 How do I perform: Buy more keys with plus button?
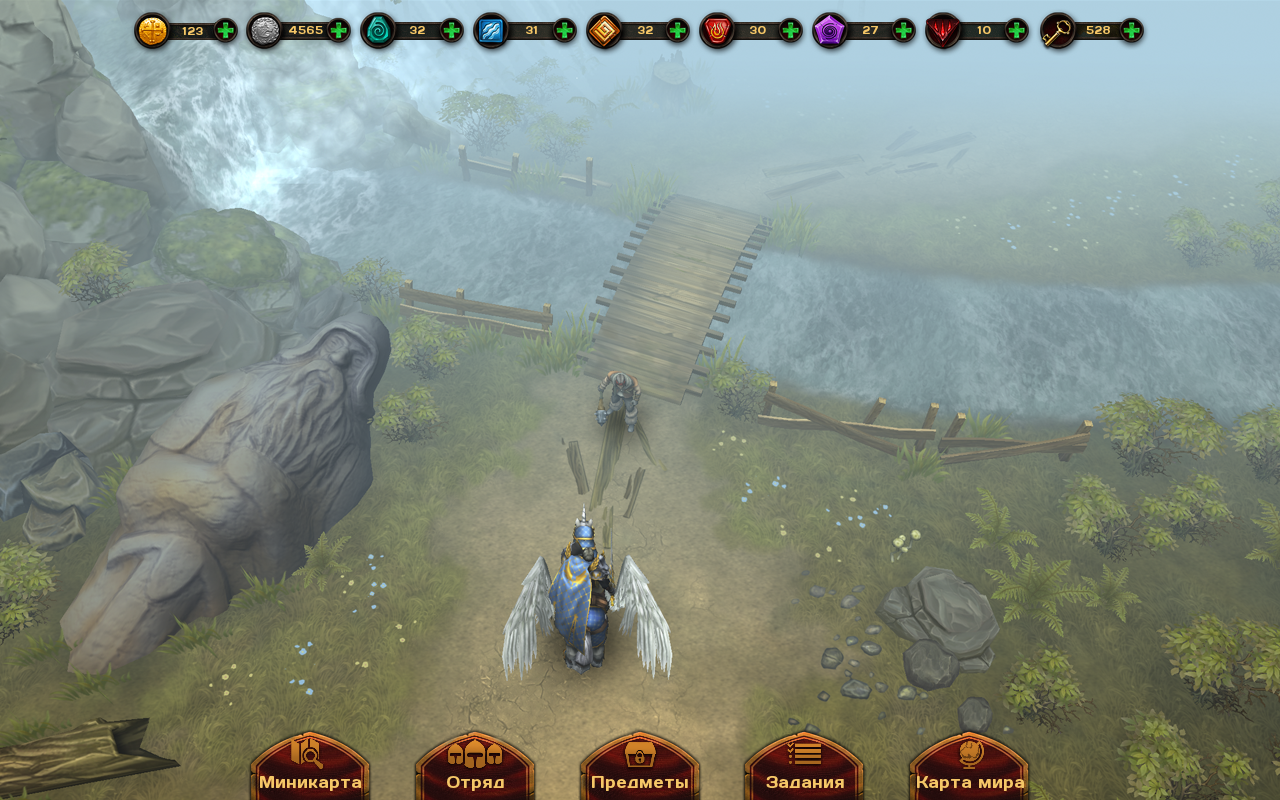[1131, 30]
